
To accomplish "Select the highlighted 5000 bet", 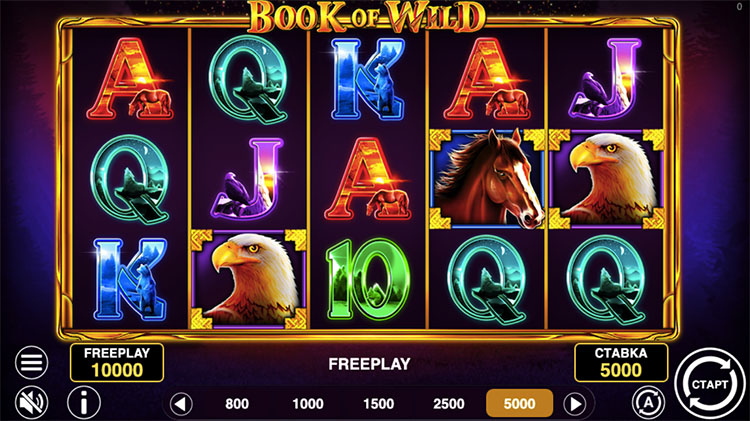I will pos(519,404).
